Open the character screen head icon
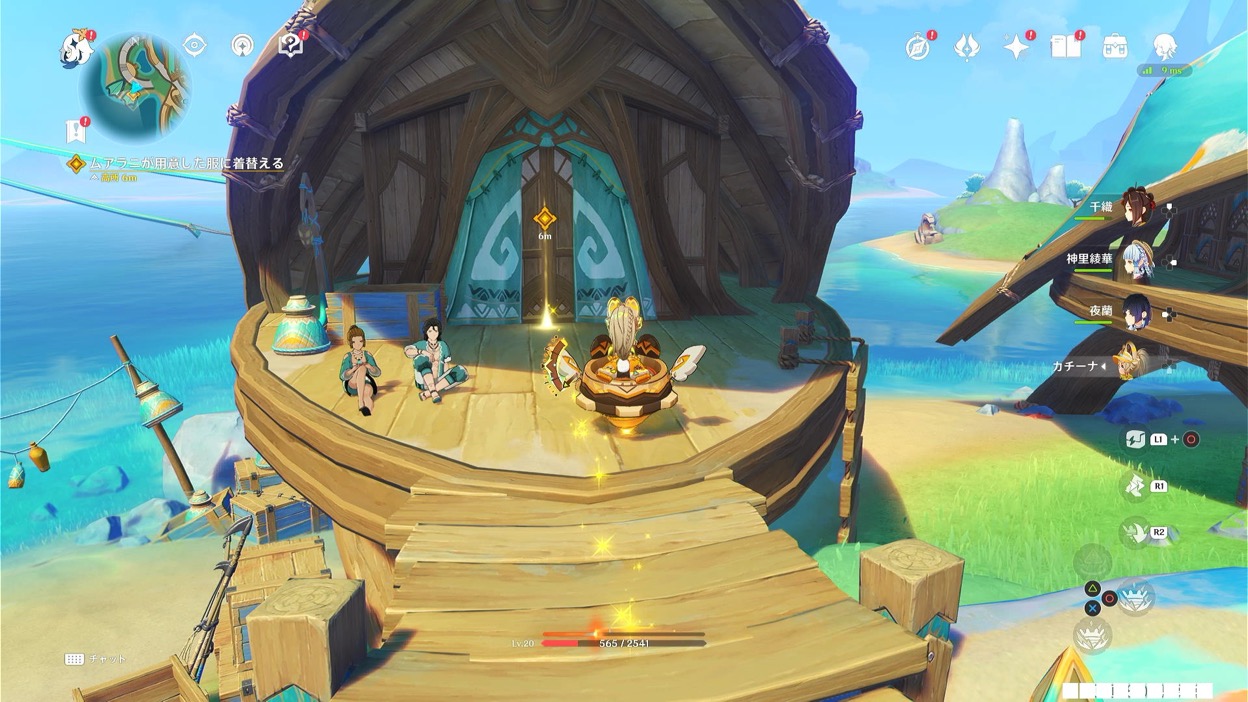Image resolution: width=1248 pixels, height=702 pixels. click(x=1163, y=46)
